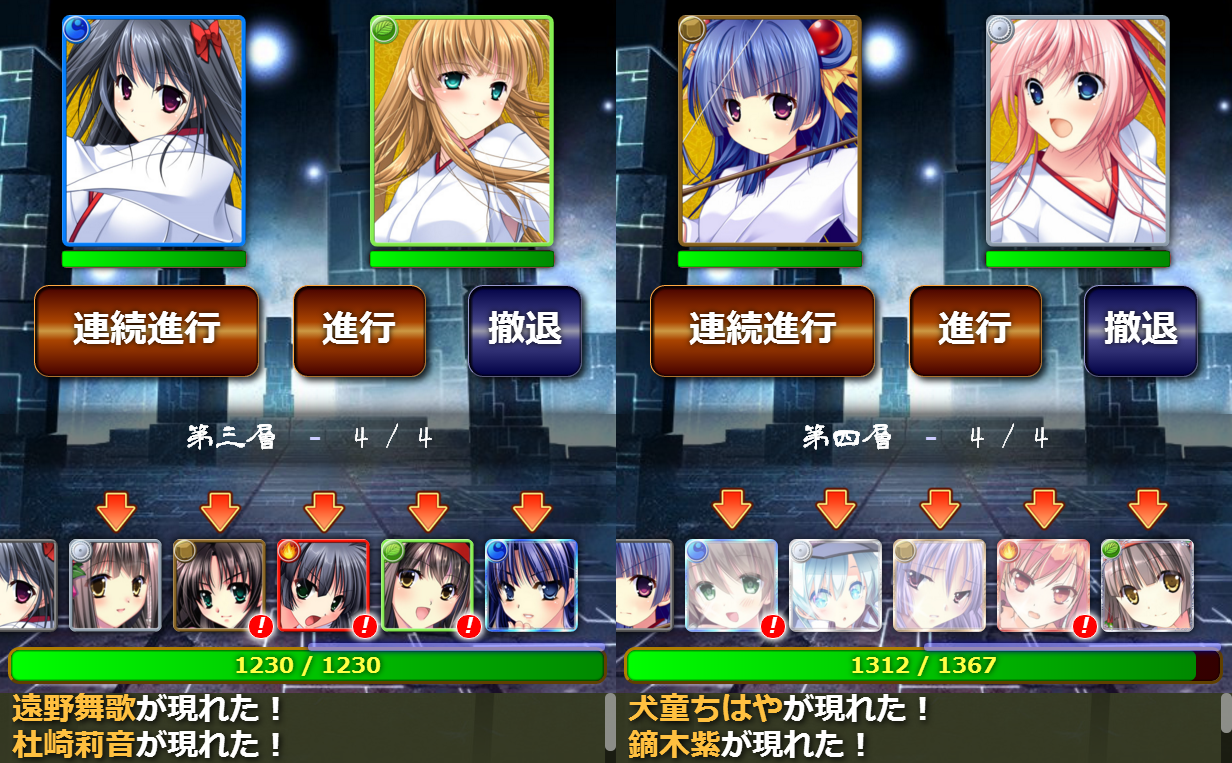Select the fire-element black-haired party portrait

point(323,586)
